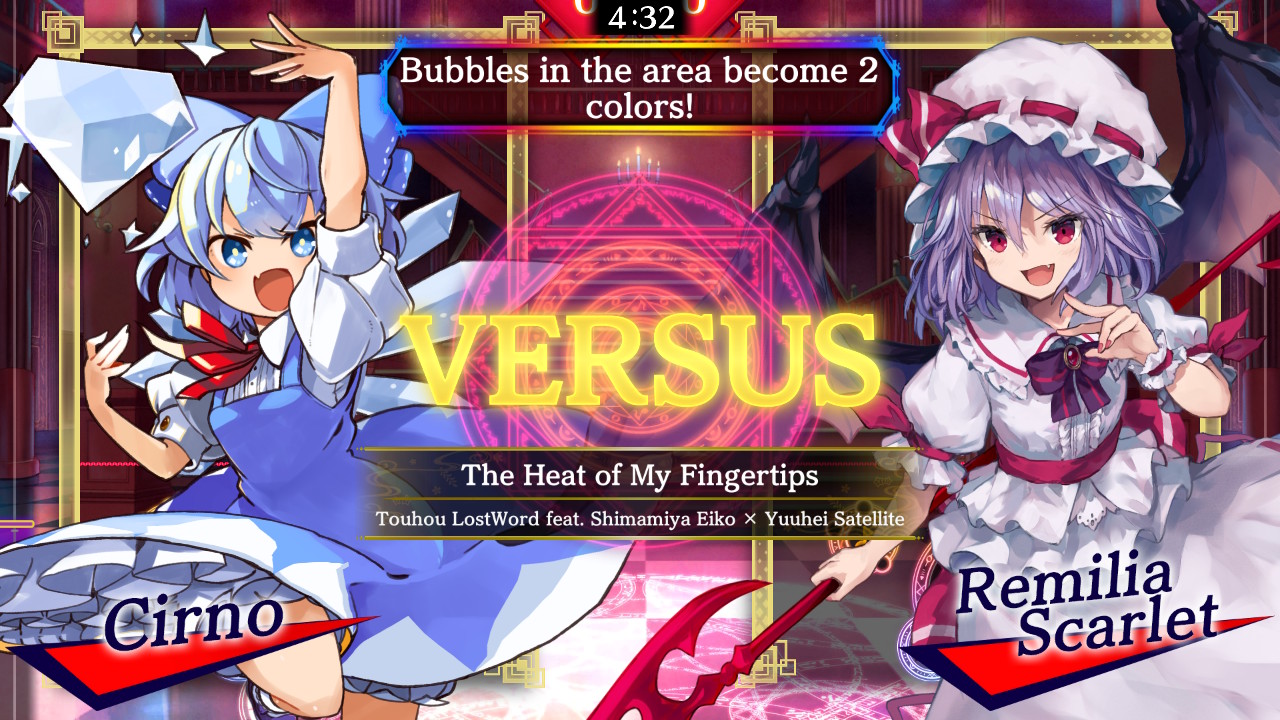The width and height of the screenshot is (1280, 720).
Task: Open details on the artist credit line
Action: click(x=640, y=518)
